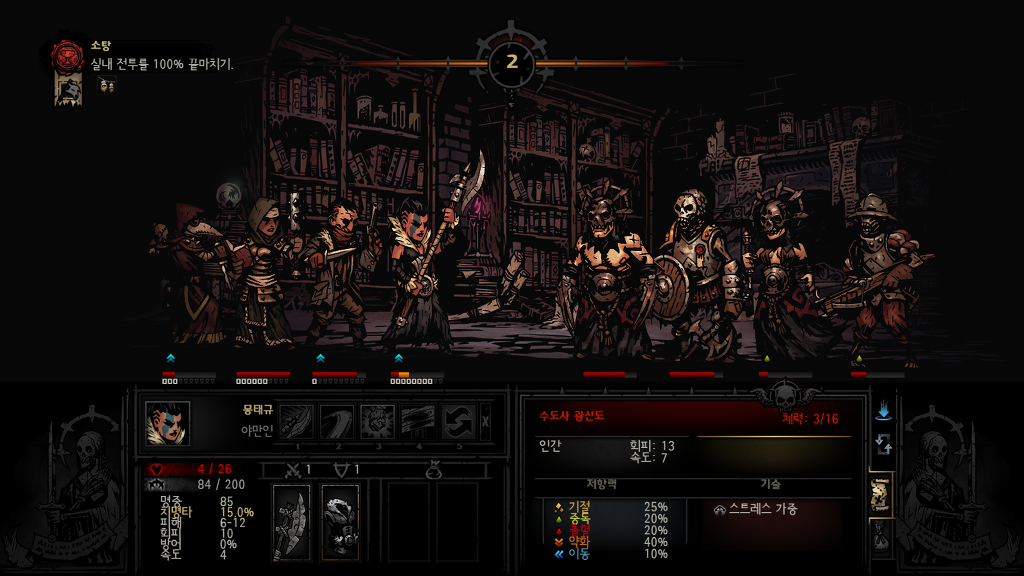The height and width of the screenshot is (576, 1024).
Task: Inspect the equipped axe weapon slot
Action: click(x=292, y=521)
